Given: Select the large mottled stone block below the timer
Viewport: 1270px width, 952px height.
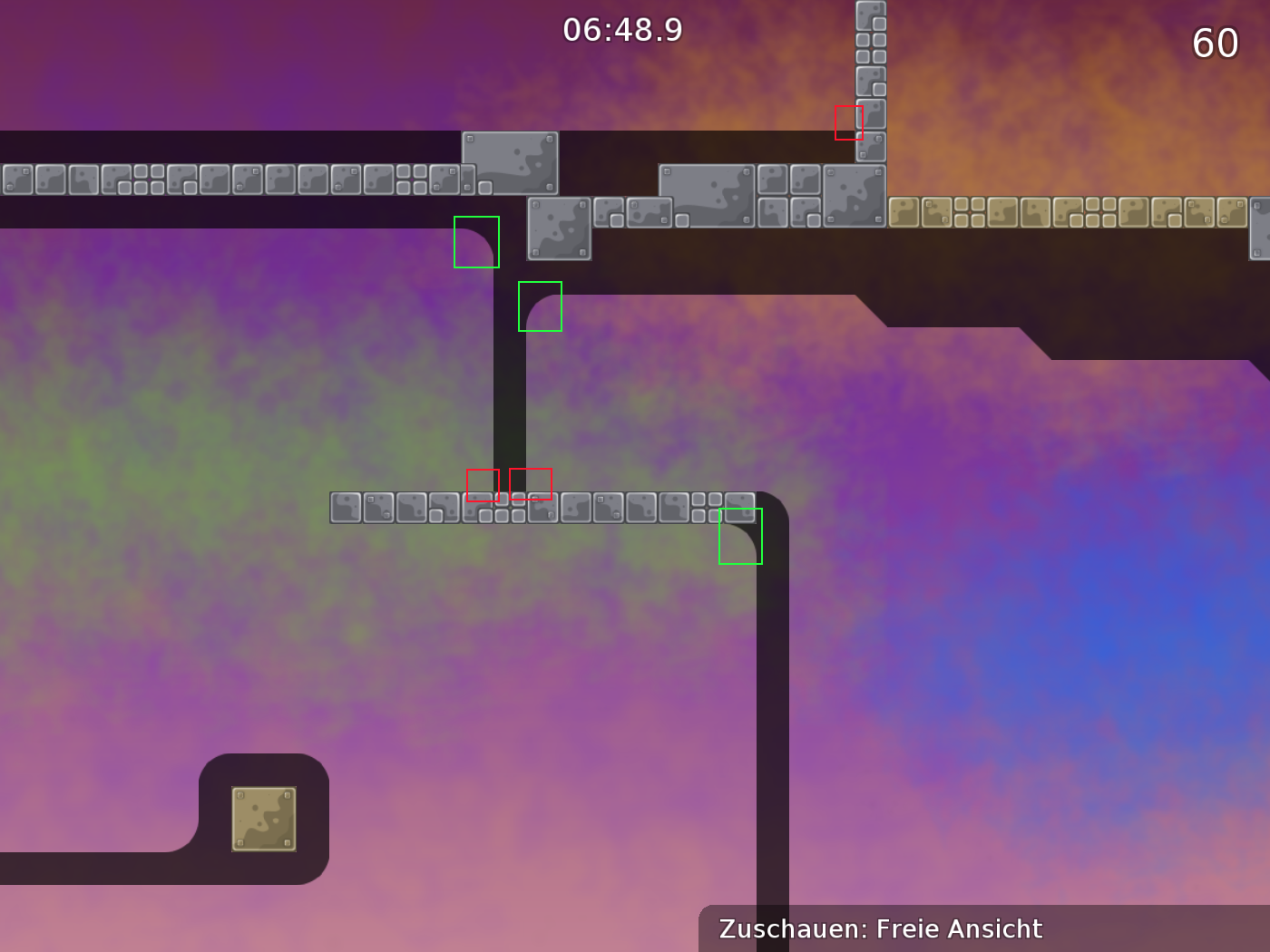Looking at the screenshot, I should pos(511,164).
